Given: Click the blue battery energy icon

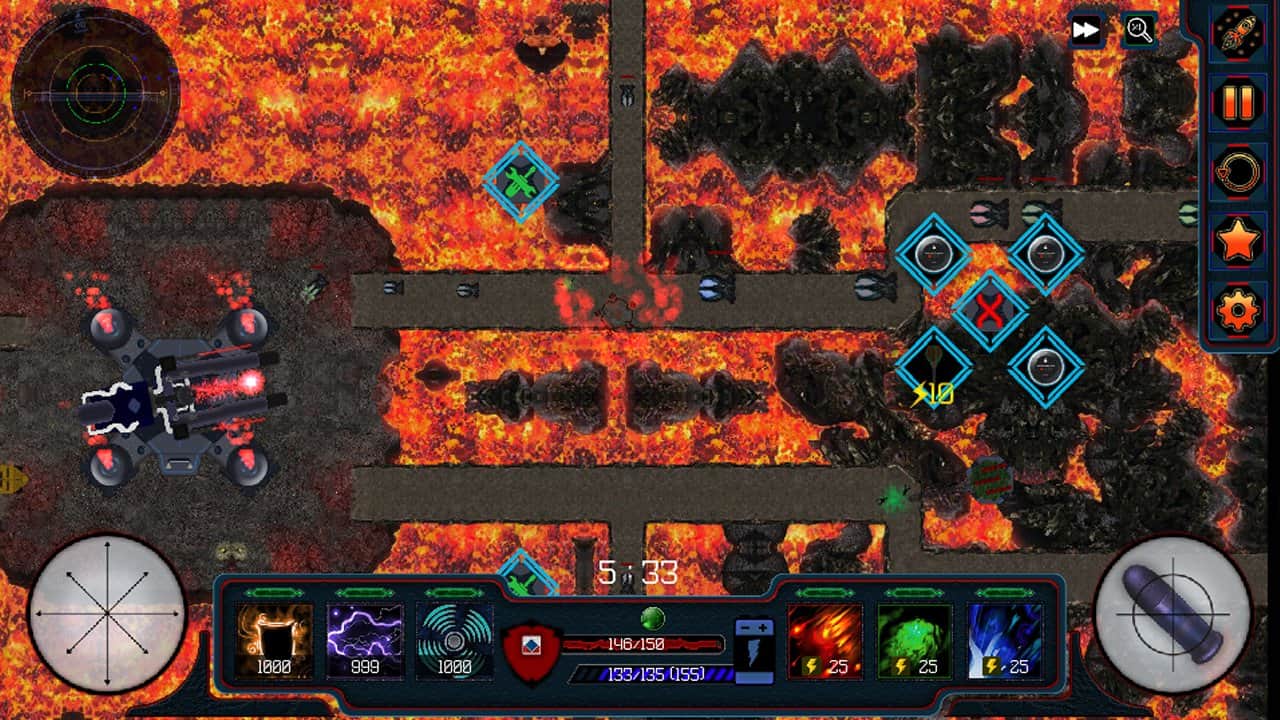Looking at the screenshot, I should 753,650.
